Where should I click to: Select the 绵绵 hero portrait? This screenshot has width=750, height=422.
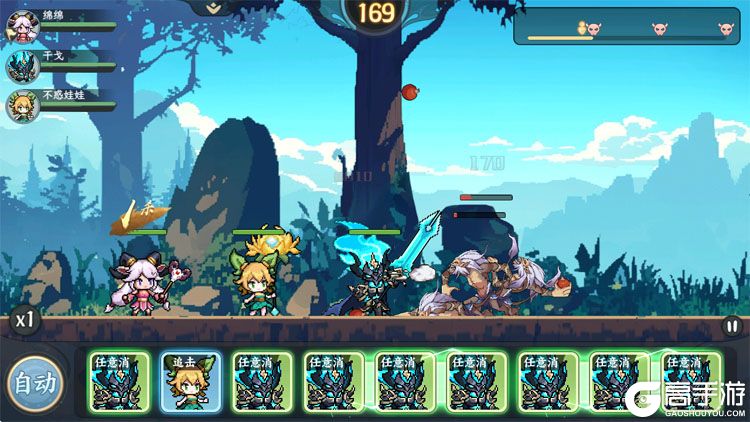[22, 25]
